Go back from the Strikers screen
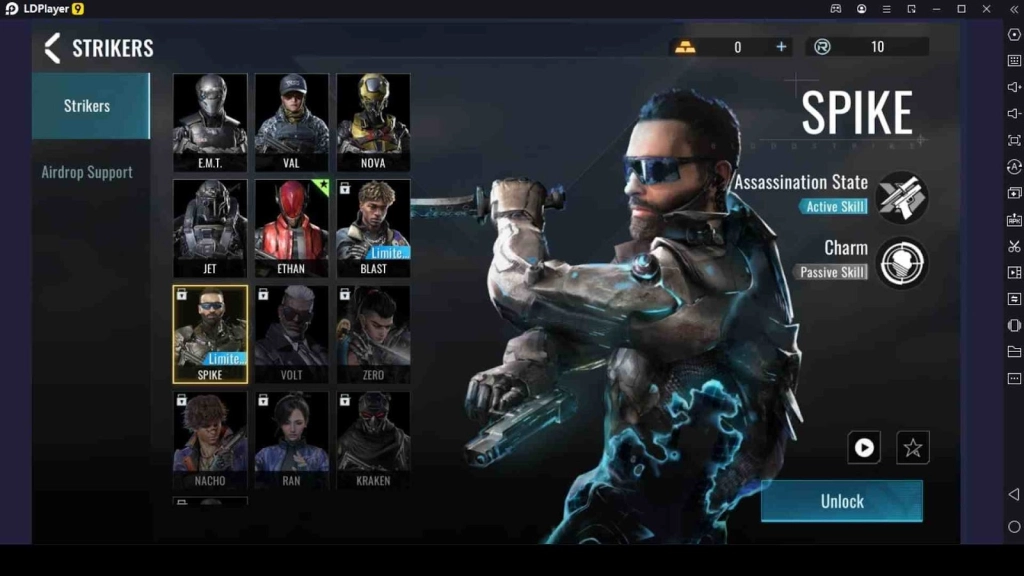Screen dimensions: 1024x576 point(53,48)
